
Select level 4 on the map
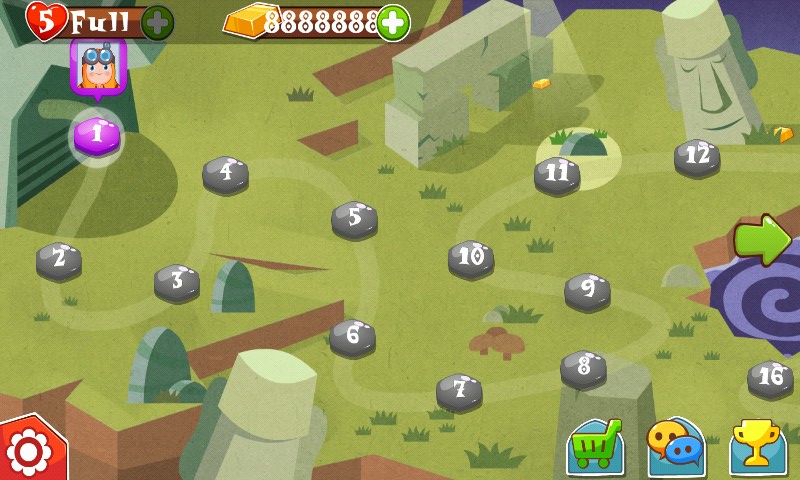point(226,174)
